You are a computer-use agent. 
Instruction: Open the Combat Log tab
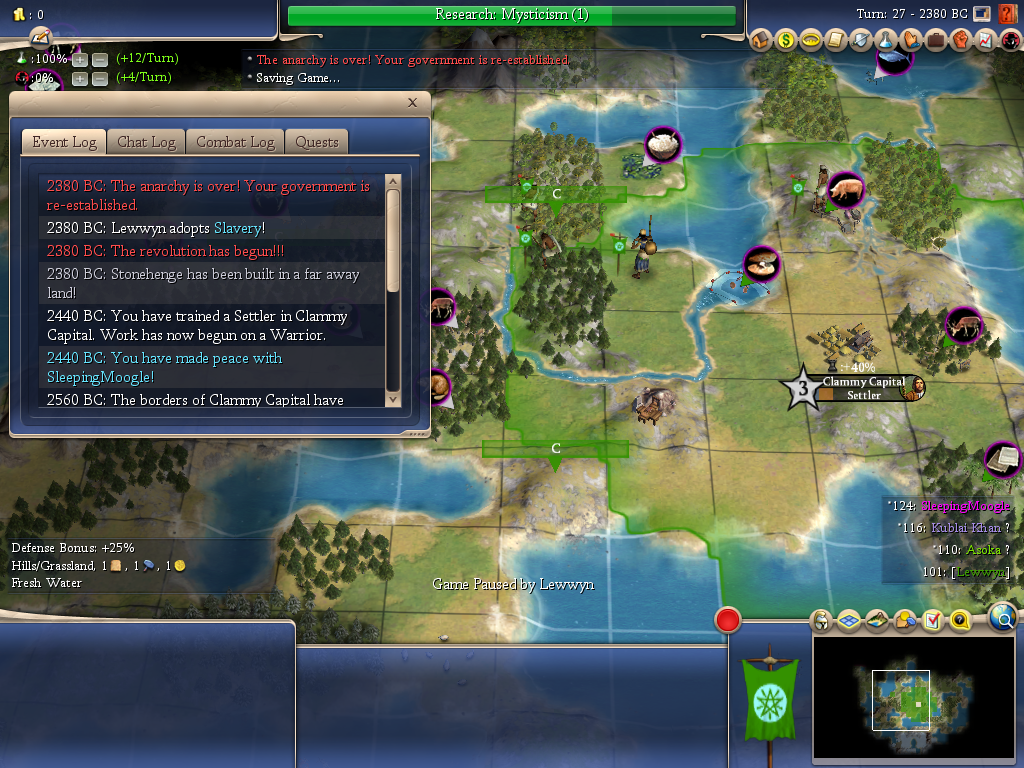[x=235, y=142]
